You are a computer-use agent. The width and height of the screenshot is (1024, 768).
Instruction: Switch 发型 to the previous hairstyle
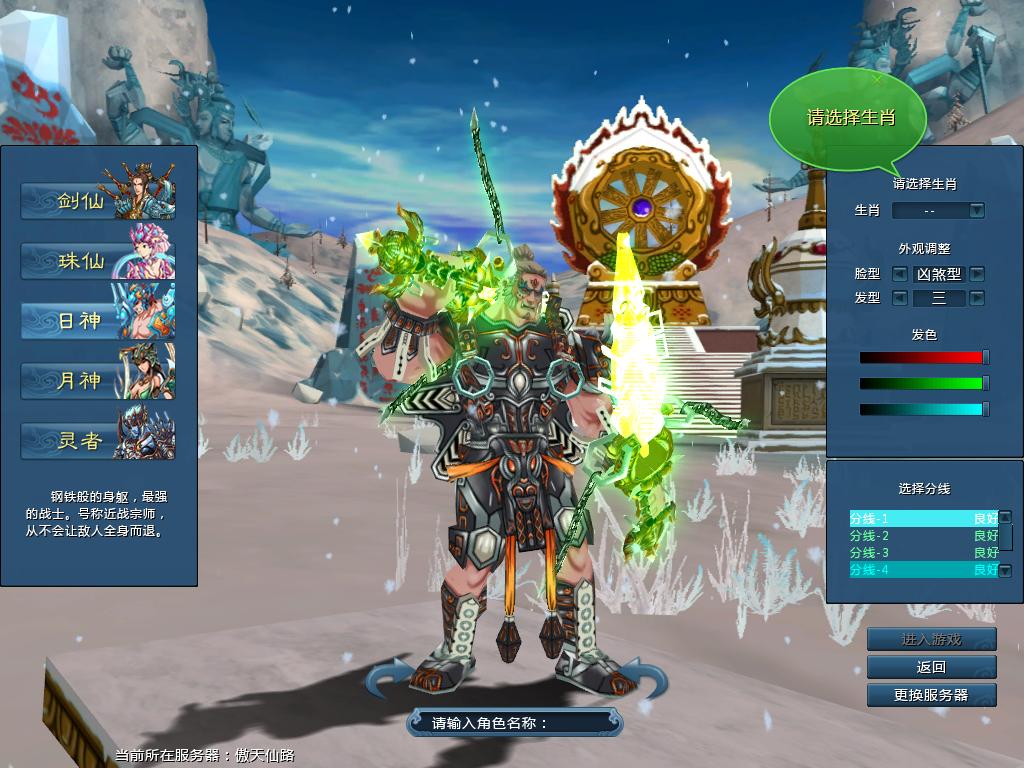click(899, 298)
